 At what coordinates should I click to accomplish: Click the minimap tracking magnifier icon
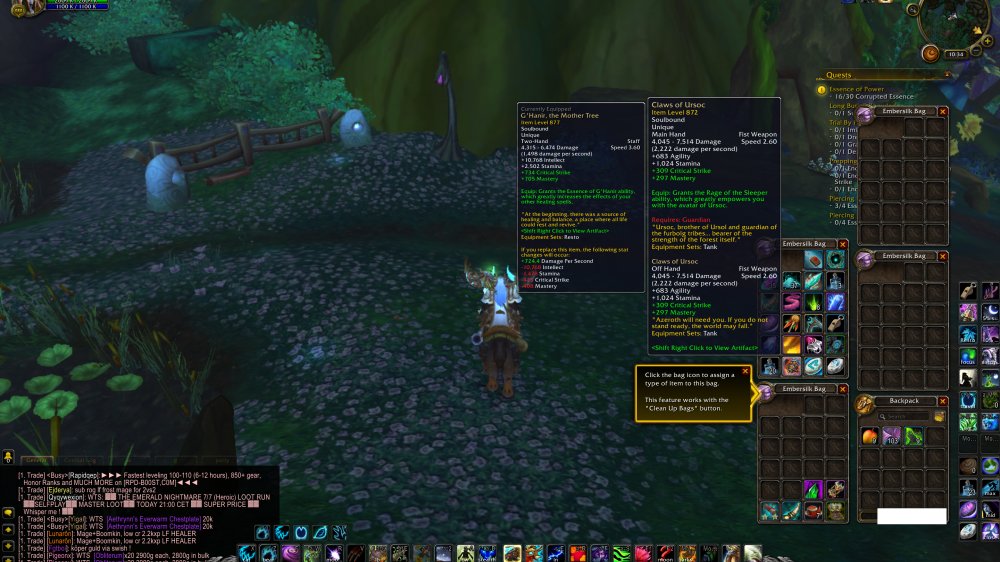(x=914, y=9)
